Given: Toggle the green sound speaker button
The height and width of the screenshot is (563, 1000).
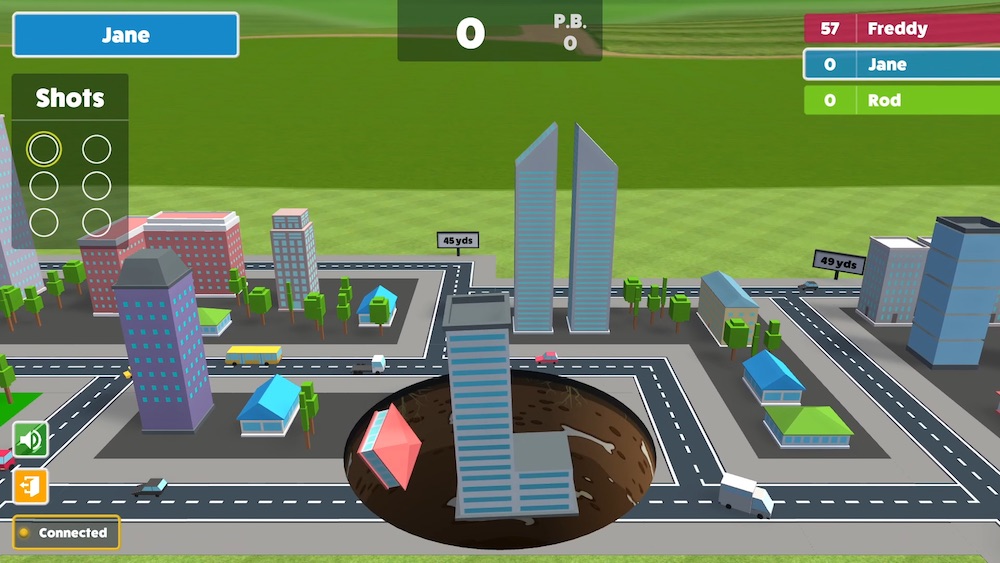Looking at the screenshot, I should pos(31,439).
